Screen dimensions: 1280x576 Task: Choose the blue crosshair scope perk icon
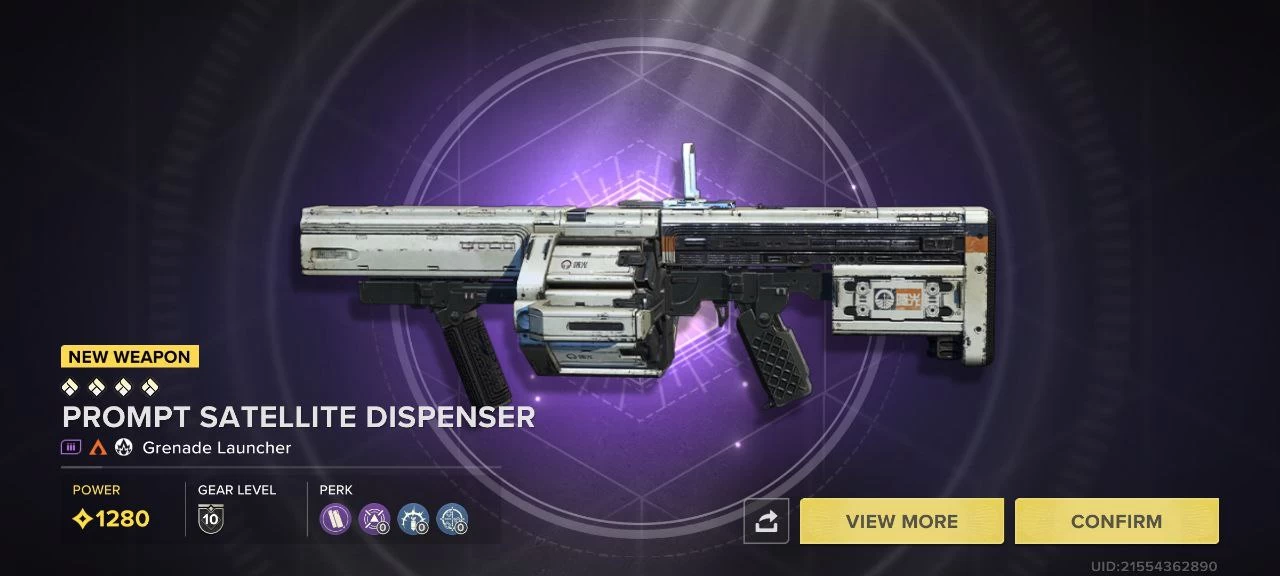click(452, 518)
